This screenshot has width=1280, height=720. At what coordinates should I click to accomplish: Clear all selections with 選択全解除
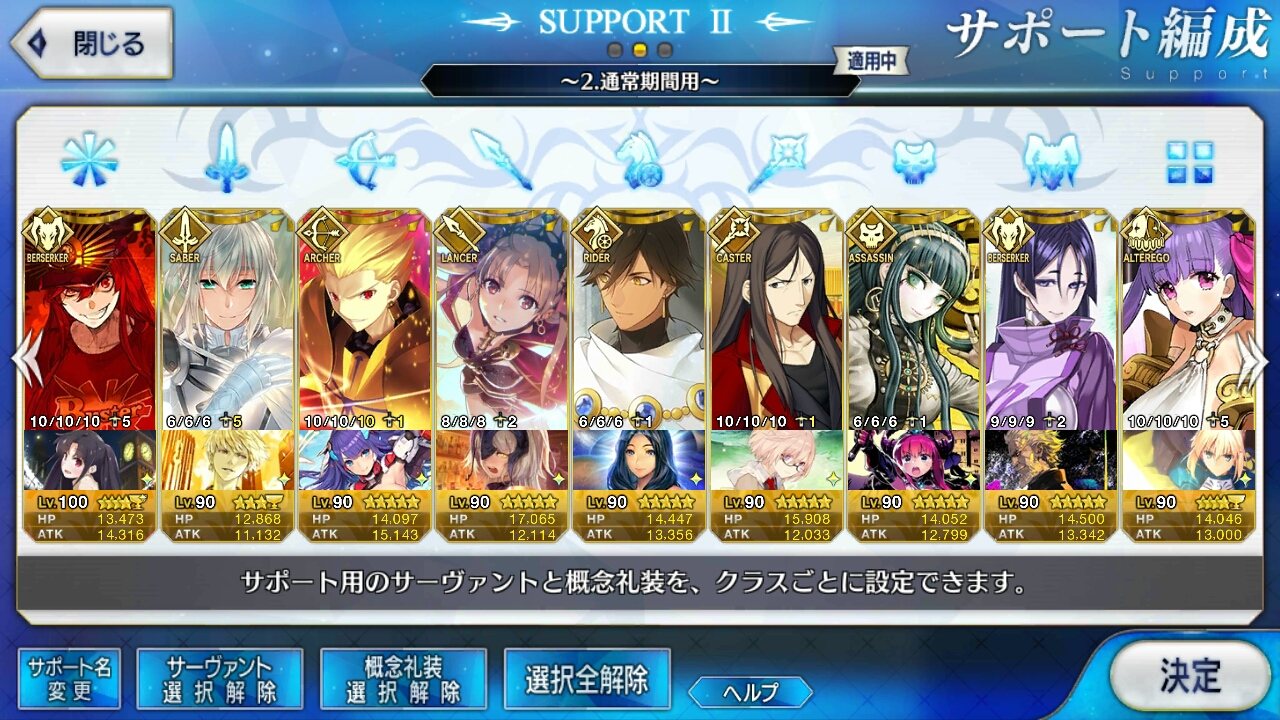coord(587,679)
